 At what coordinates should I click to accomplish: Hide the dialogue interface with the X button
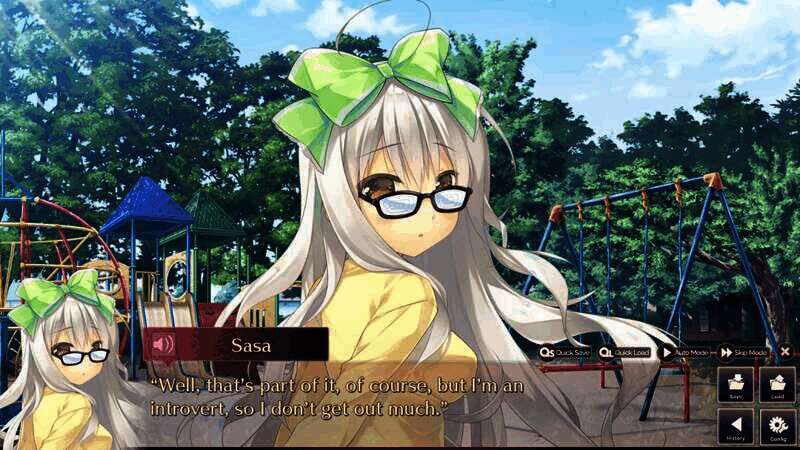[785, 352]
